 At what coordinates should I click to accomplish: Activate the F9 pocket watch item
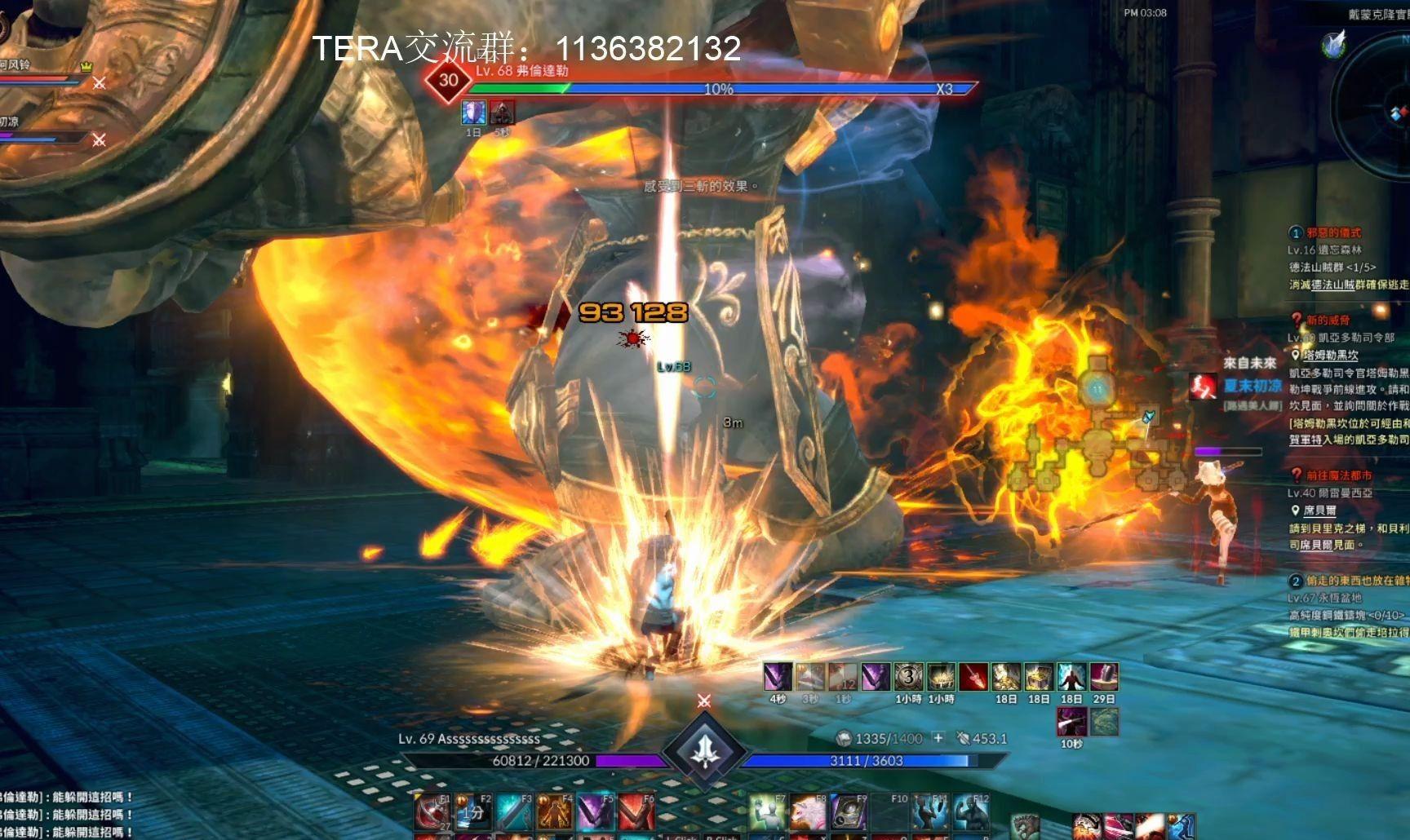pyautogui.click(x=849, y=812)
